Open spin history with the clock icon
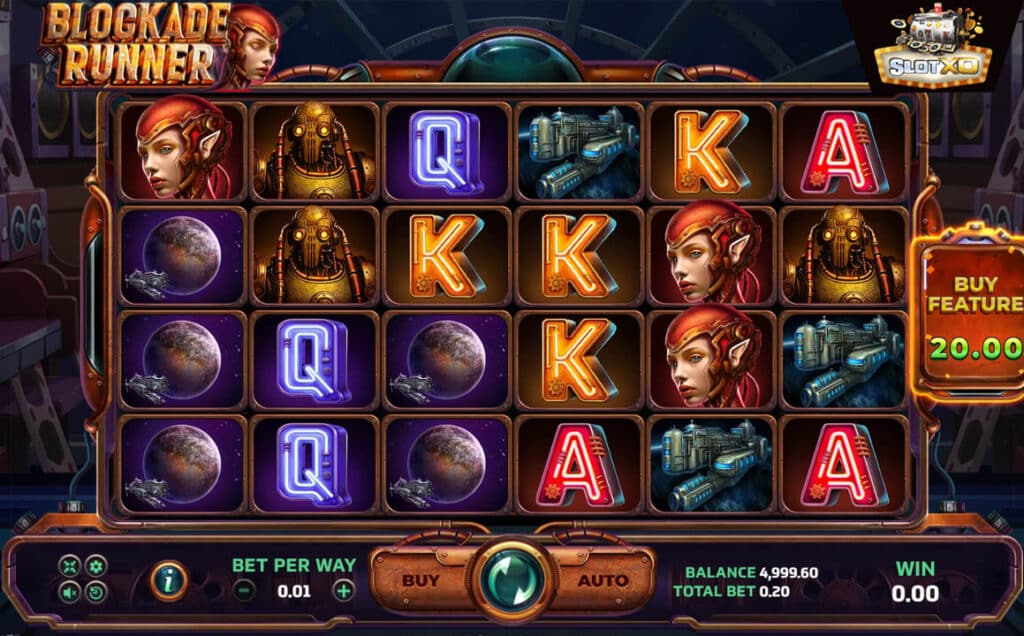This screenshot has height=636, width=1024. click(x=95, y=592)
